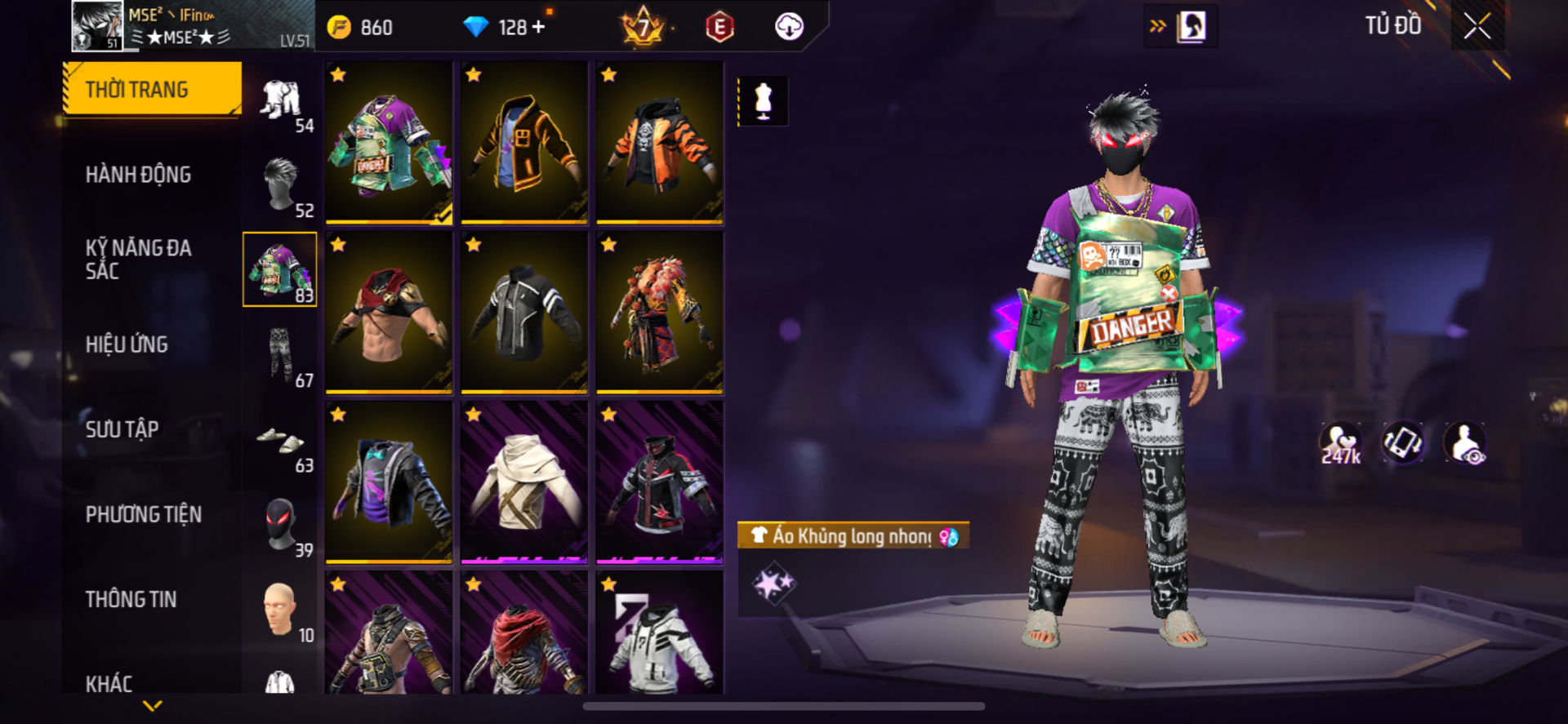Click the mannequin preview icon
Screen dimensions: 1568x724
click(763, 101)
